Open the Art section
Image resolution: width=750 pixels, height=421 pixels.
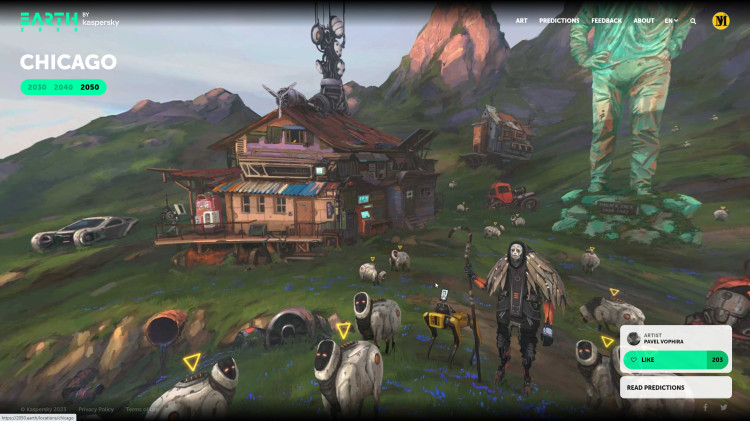click(x=522, y=20)
